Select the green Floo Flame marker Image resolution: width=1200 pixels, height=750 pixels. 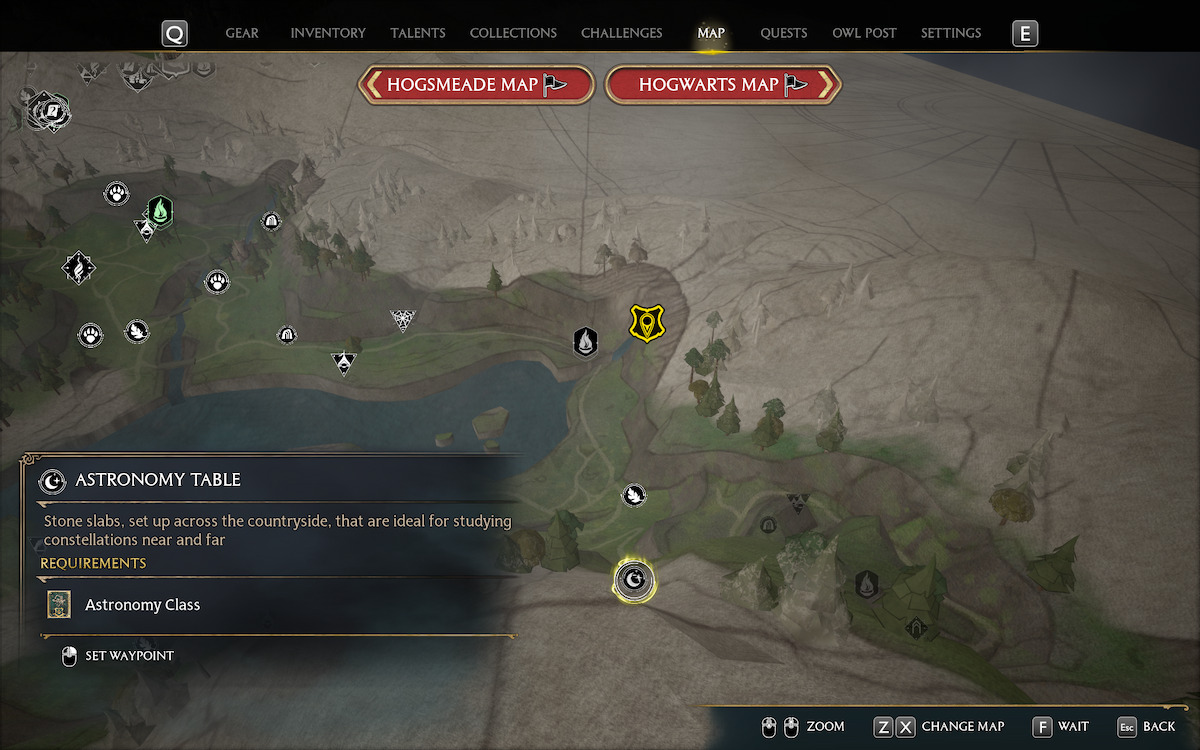(x=160, y=211)
